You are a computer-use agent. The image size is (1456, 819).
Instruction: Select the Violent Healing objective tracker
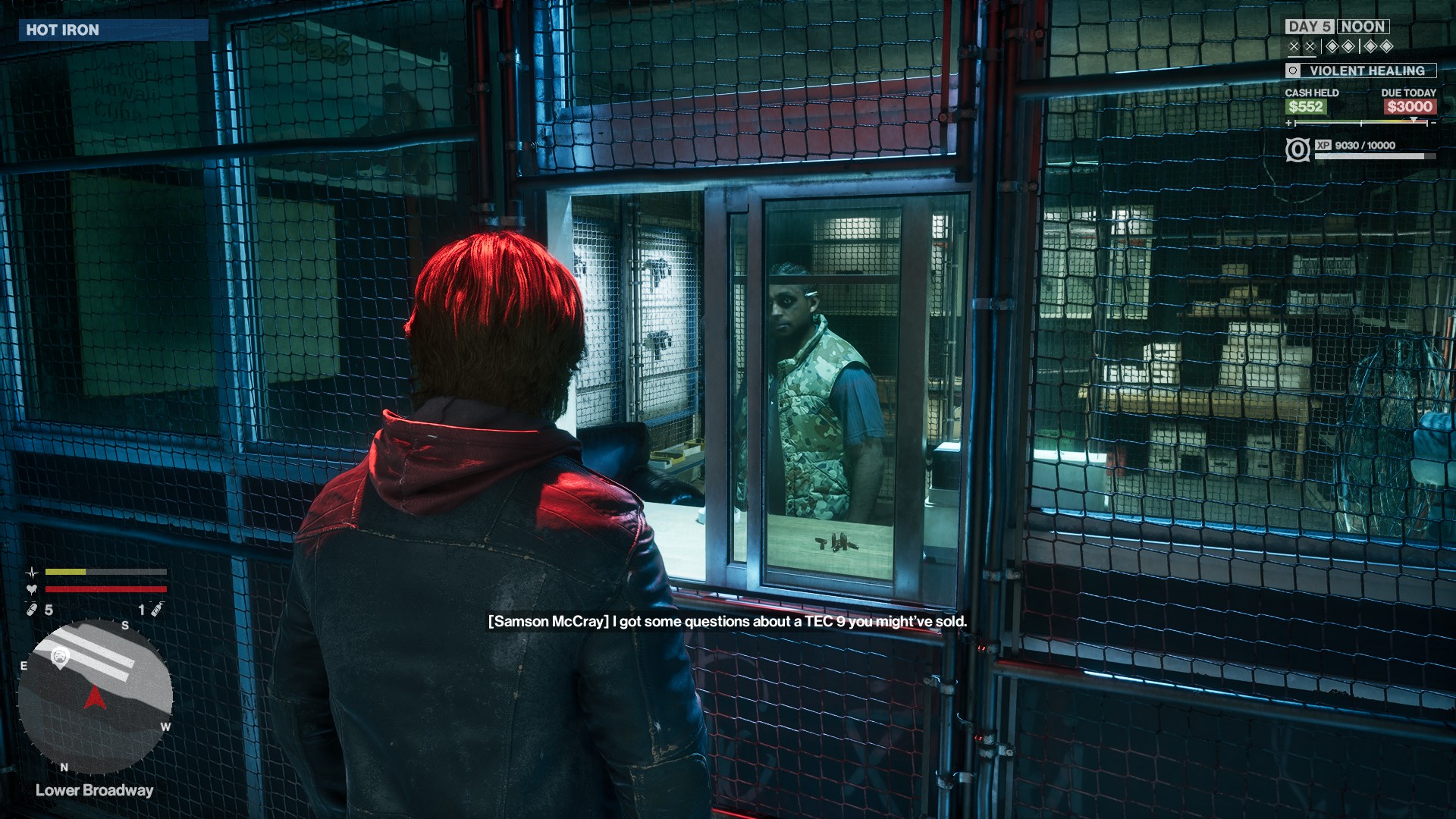point(1360,71)
